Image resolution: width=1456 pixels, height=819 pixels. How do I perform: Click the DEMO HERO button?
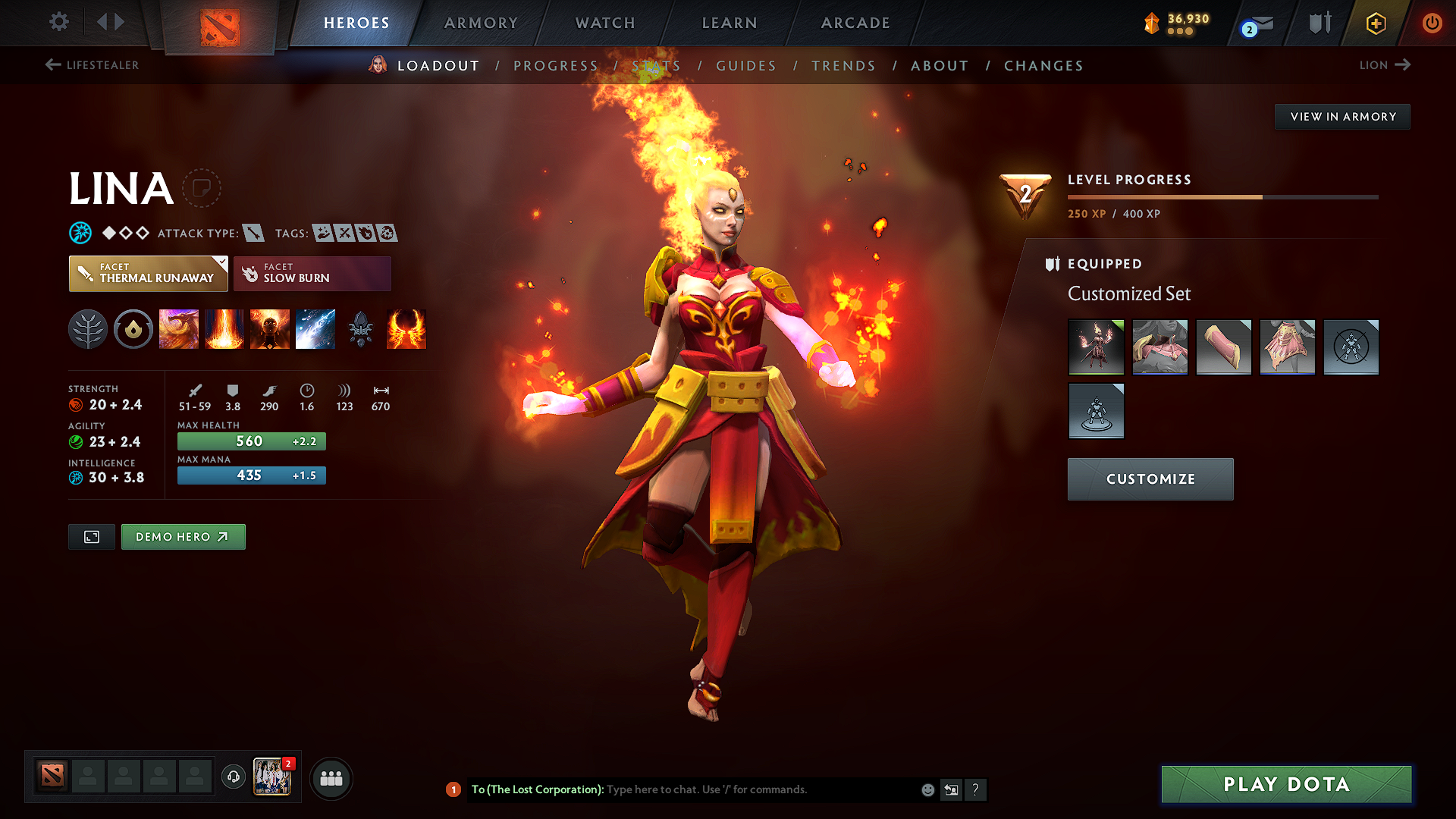point(183,536)
